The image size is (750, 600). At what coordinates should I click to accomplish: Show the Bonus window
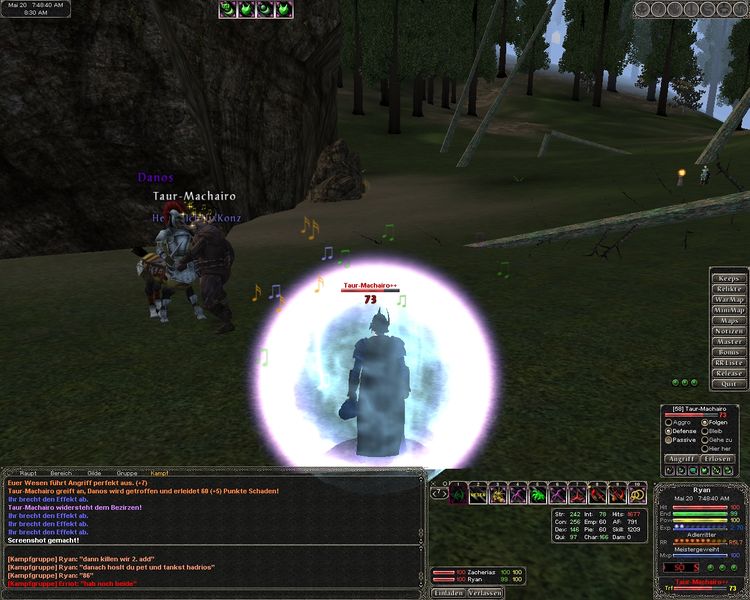point(729,352)
